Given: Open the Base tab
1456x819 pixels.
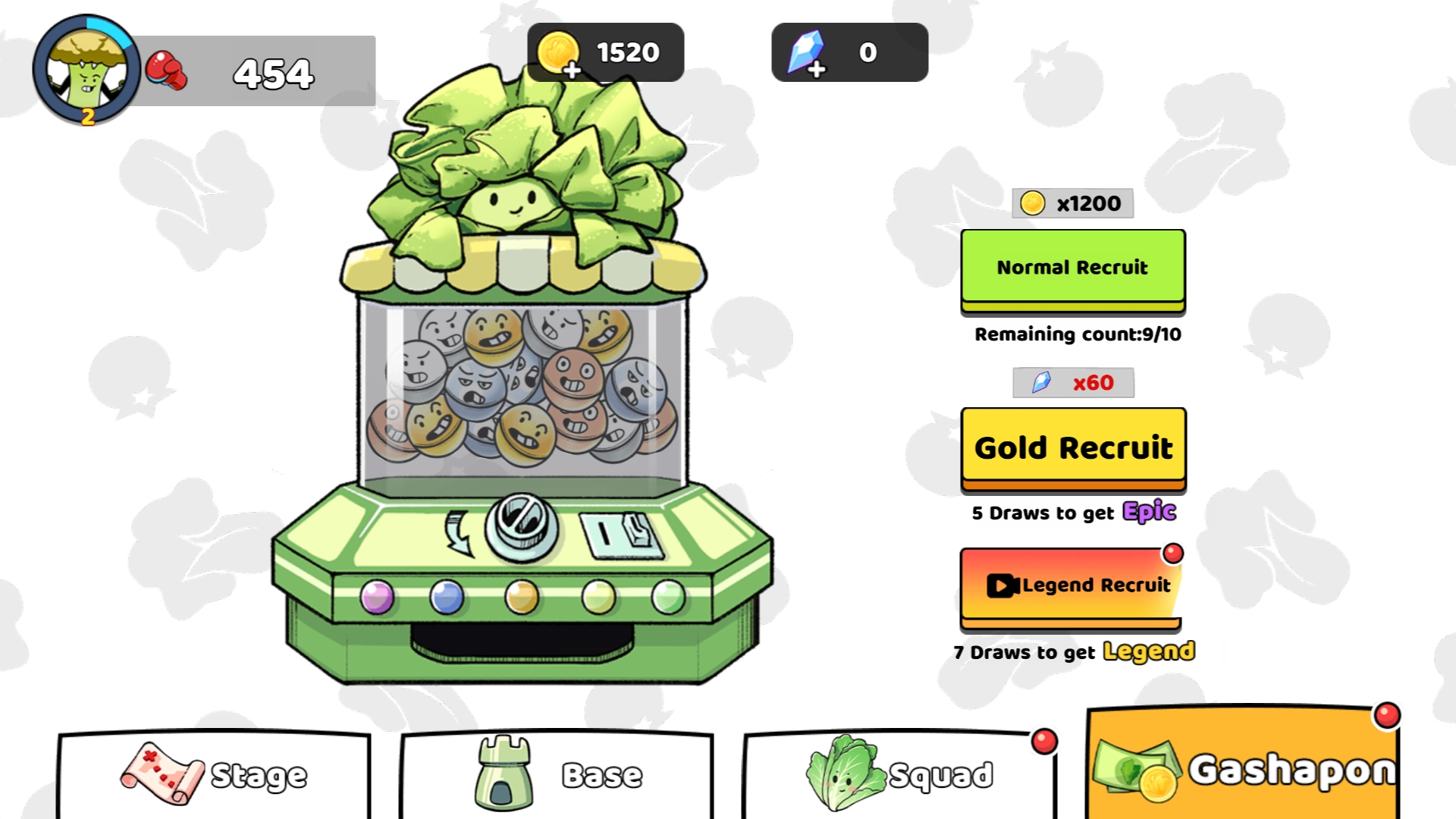Looking at the screenshot, I should 557,775.
